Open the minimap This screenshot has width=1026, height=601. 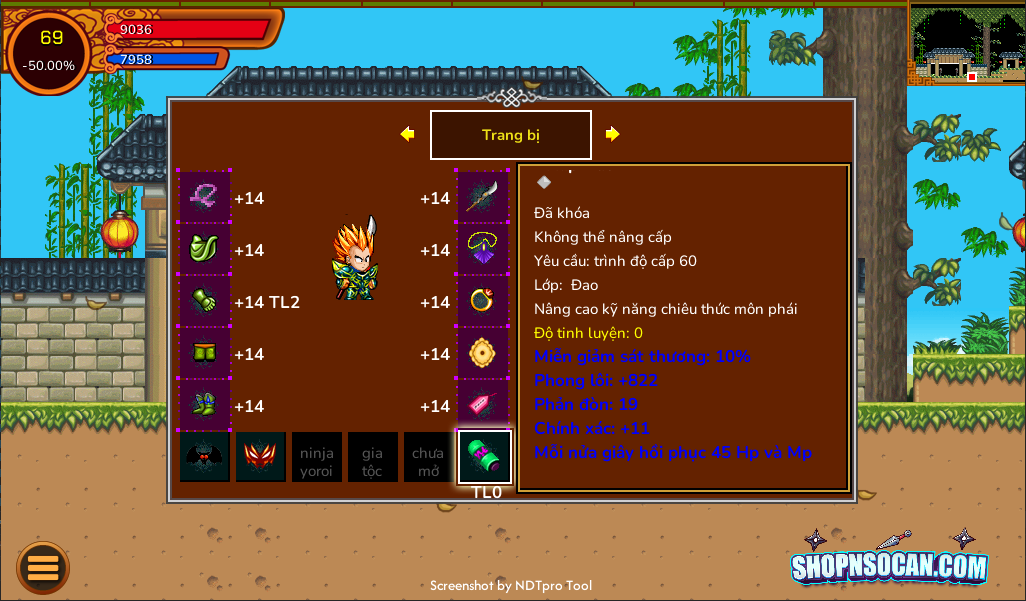click(966, 43)
